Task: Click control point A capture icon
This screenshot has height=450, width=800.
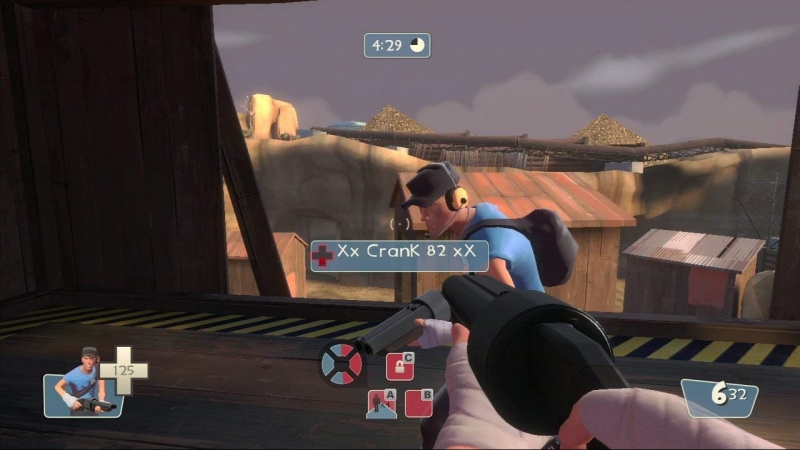Action: pos(382,403)
